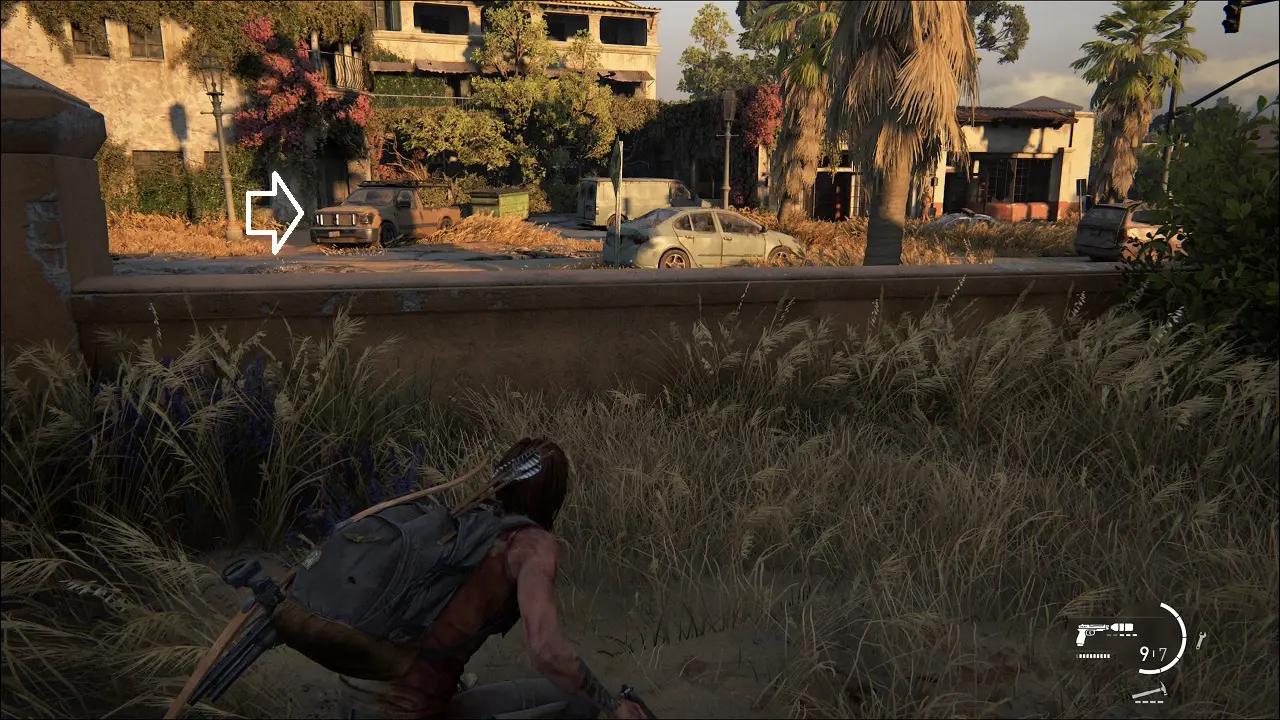Image resolution: width=1280 pixels, height=720 pixels.
Task: Choose the hammer melee weapon icon
Action: (x=1149, y=693)
